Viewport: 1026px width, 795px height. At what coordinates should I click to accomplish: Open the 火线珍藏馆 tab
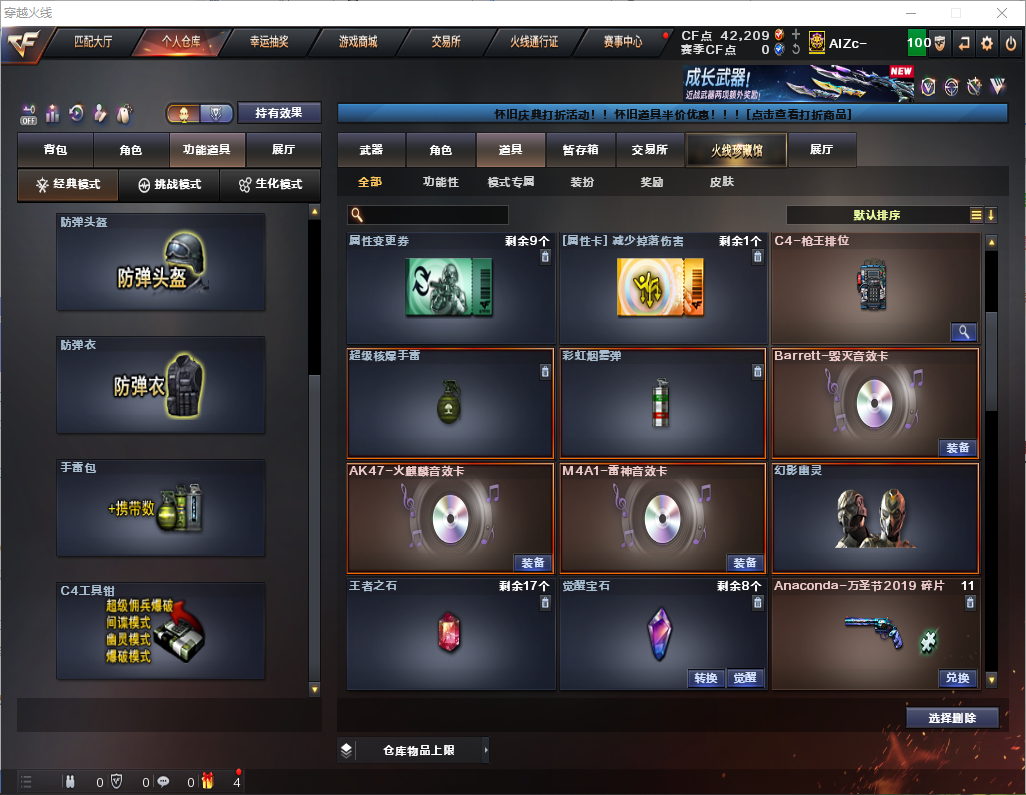(x=736, y=150)
